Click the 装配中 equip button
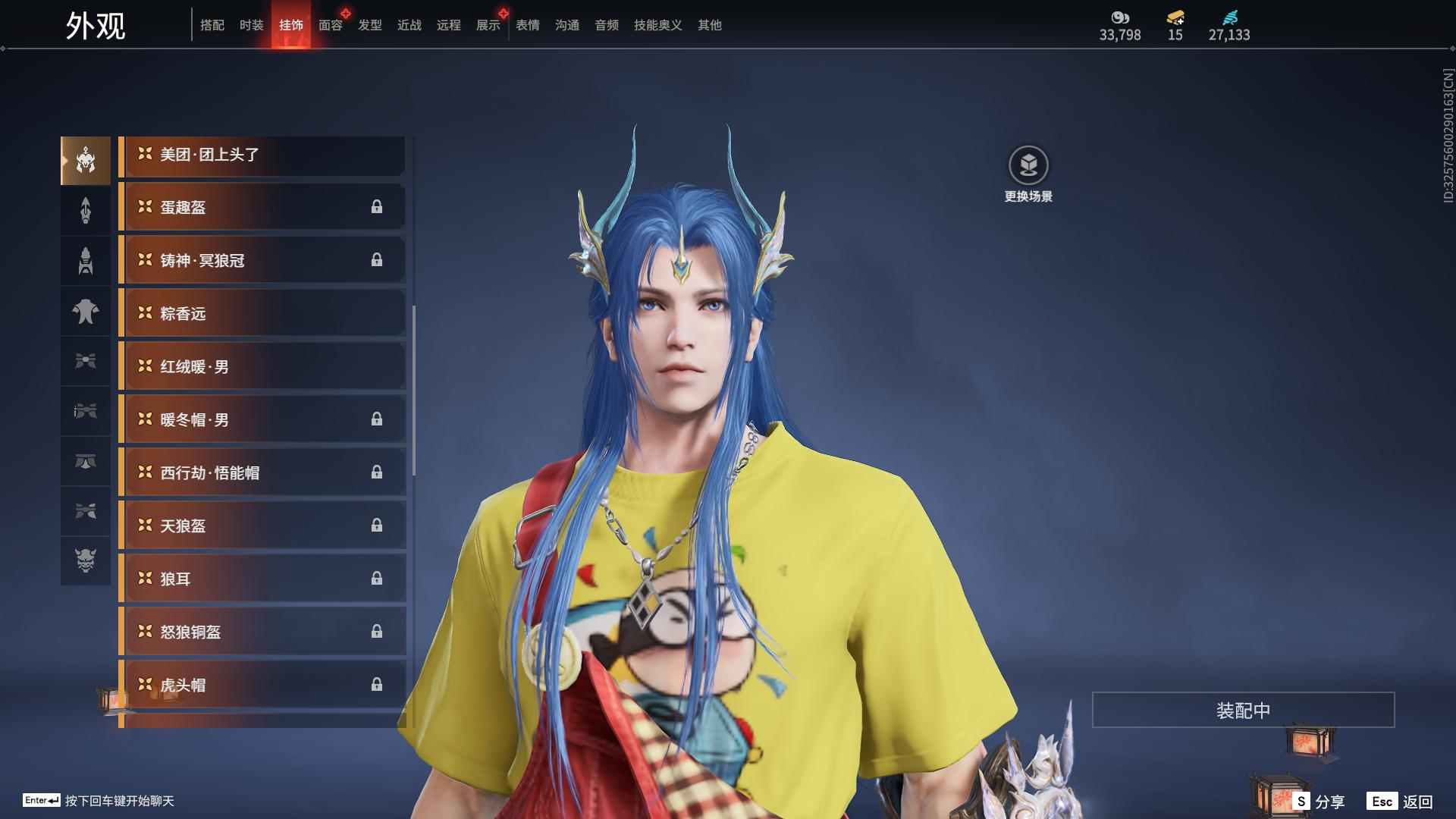This screenshot has height=819, width=1456. (x=1243, y=710)
